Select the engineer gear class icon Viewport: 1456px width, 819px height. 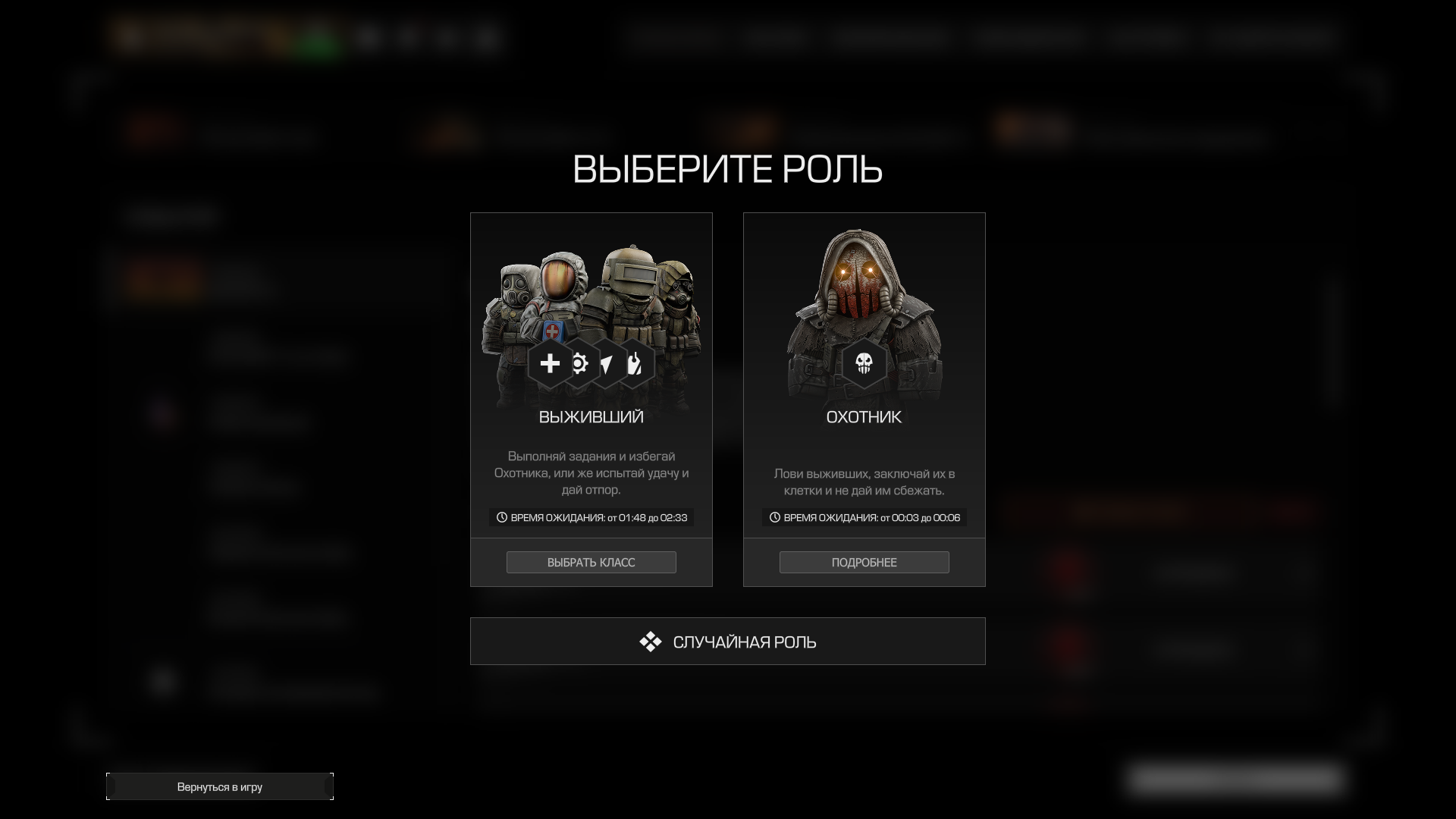pyautogui.click(x=579, y=364)
